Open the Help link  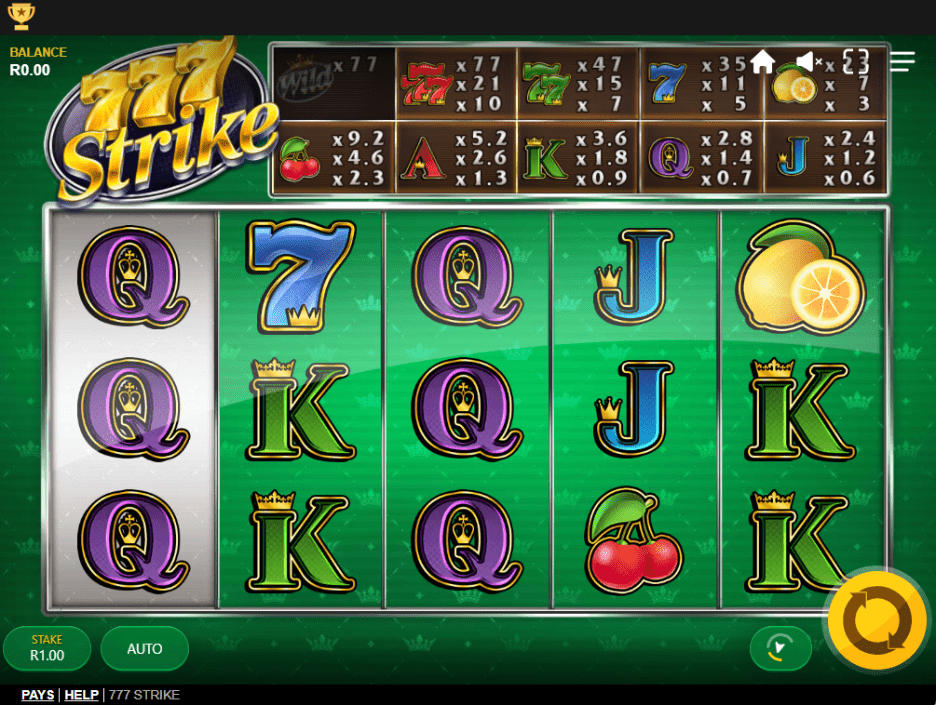coord(82,695)
